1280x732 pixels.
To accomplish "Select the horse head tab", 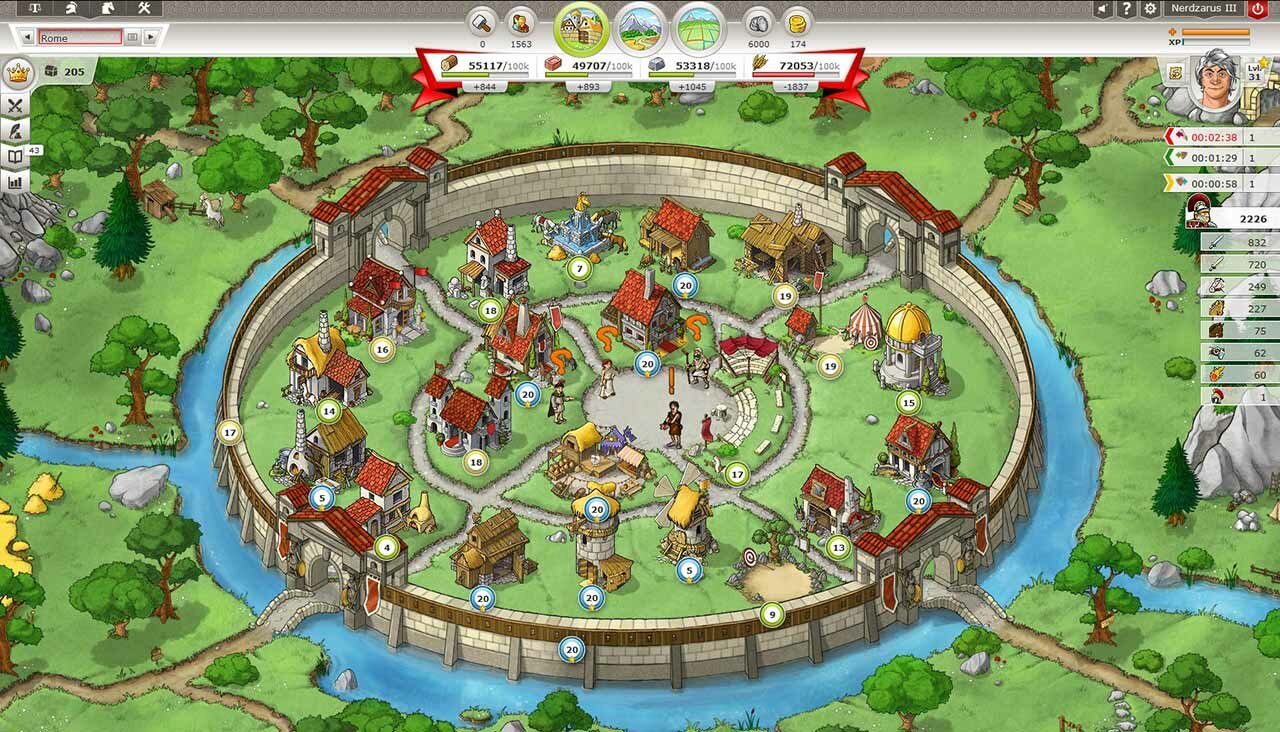I will [x=108, y=9].
